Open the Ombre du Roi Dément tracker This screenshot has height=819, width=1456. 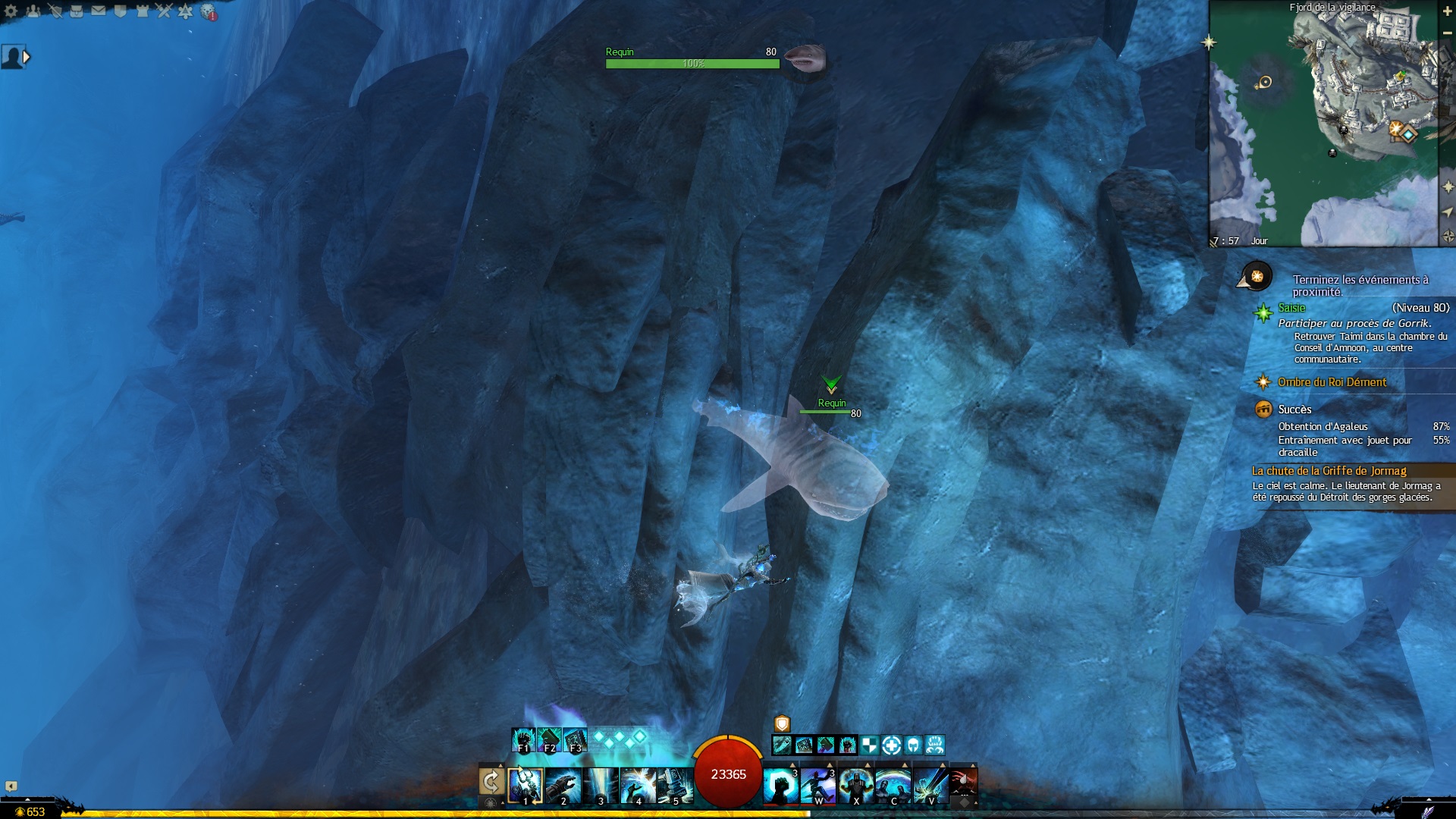pyautogui.click(x=1332, y=382)
